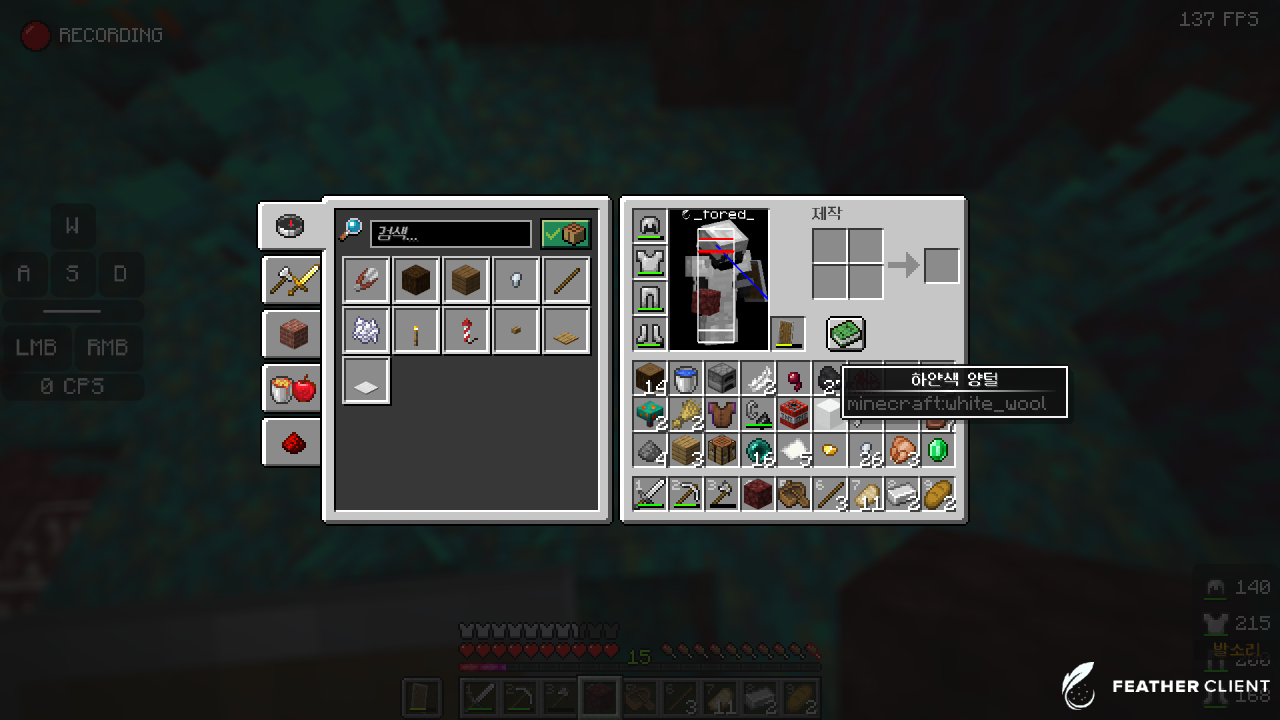This screenshot has height=720, width=1280.
Task: Click the iron boots armor slot
Action: [x=650, y=334]
